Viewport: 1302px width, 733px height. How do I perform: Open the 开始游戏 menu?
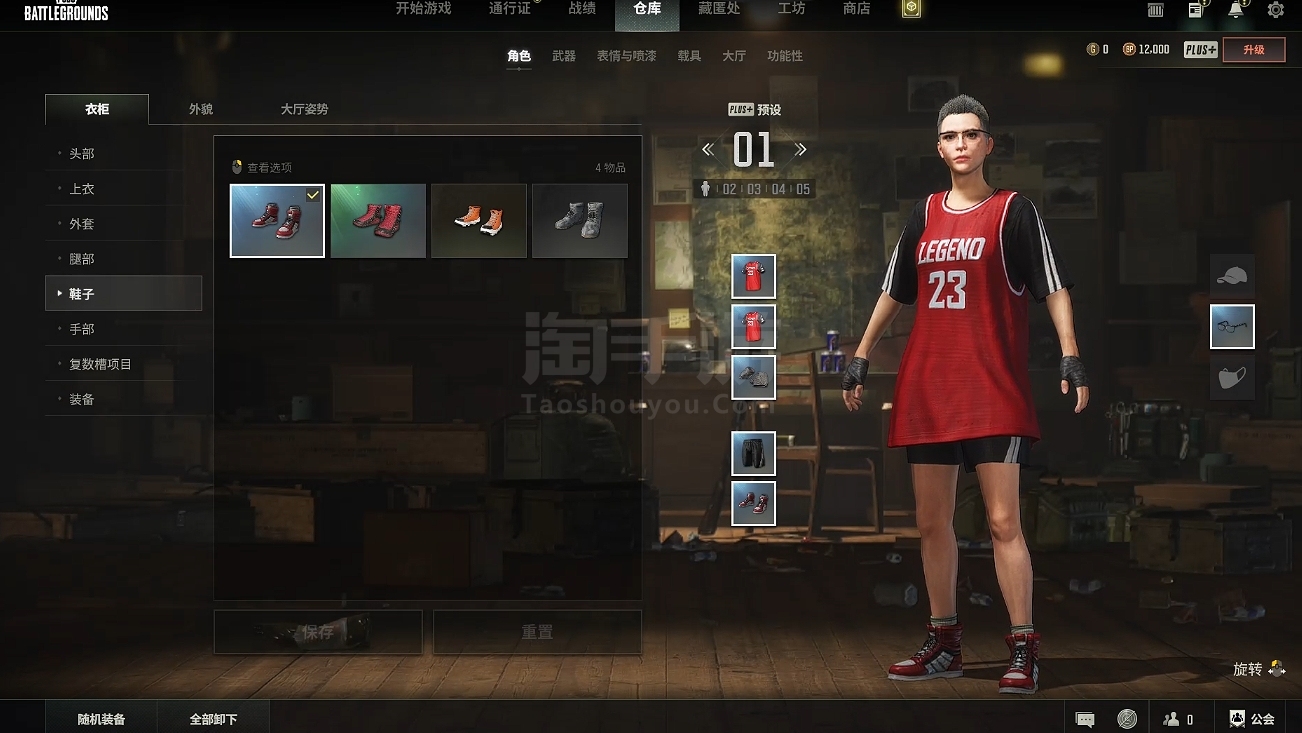(x=423, y=9)
